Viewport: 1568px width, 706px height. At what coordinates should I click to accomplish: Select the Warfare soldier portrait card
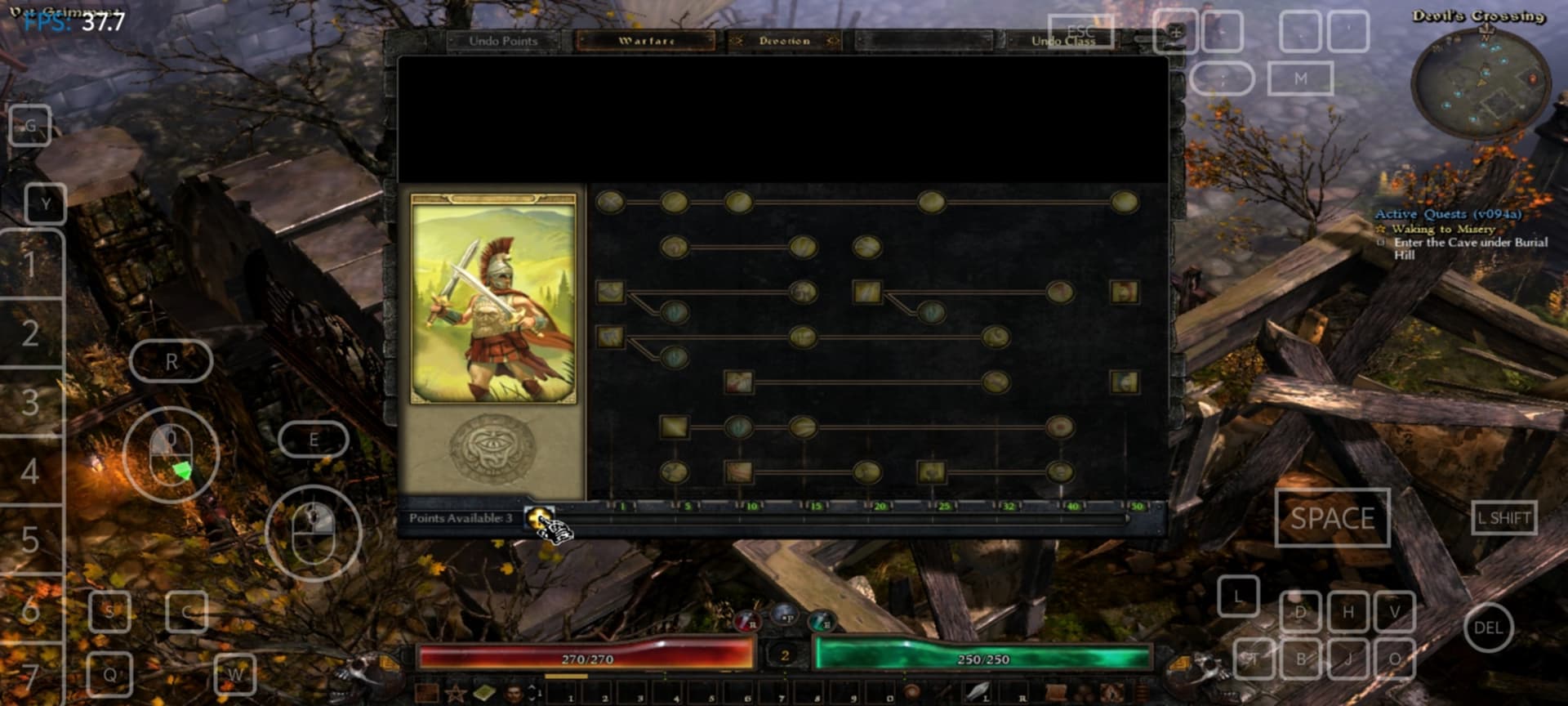coord(493,299)
